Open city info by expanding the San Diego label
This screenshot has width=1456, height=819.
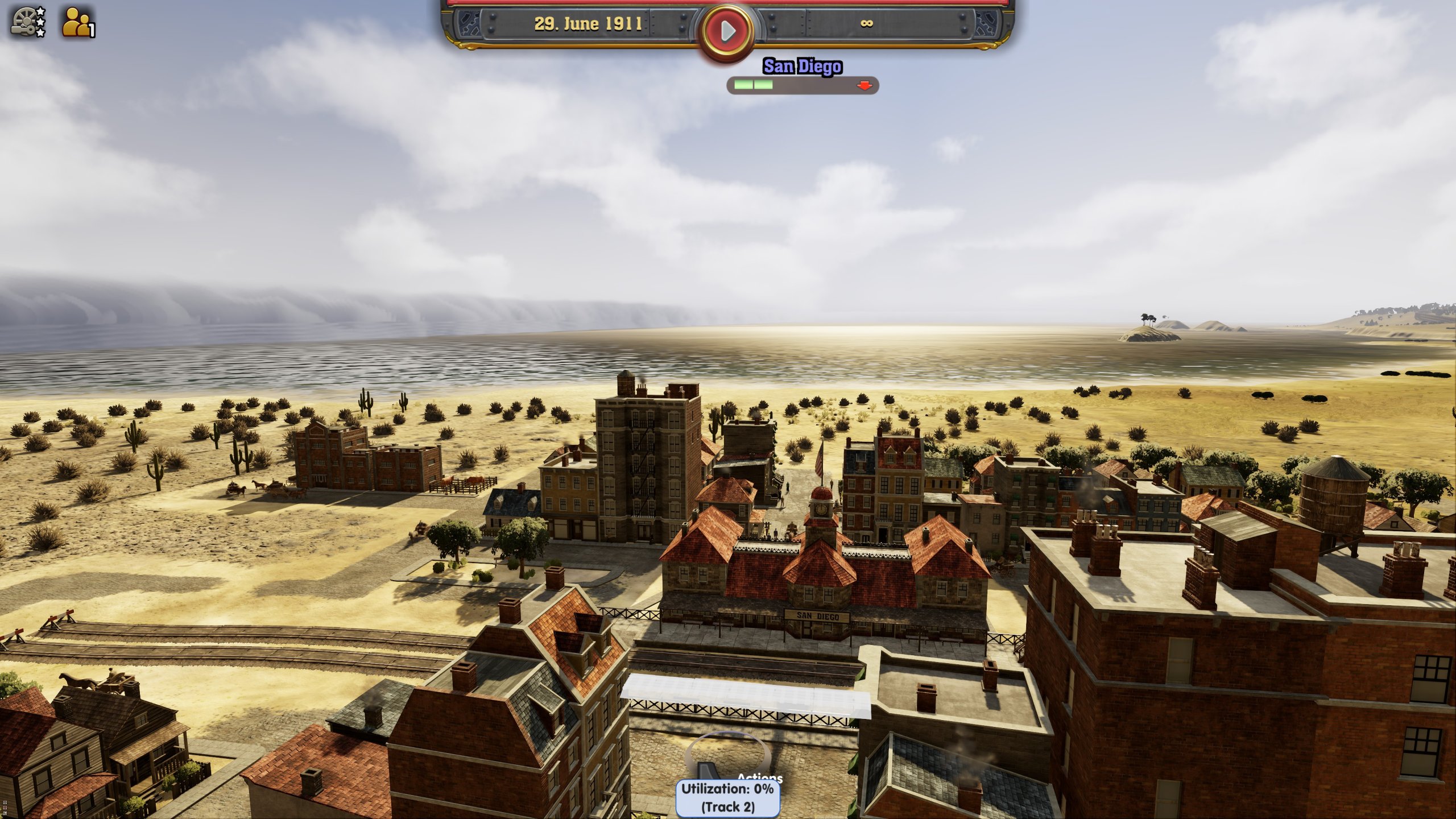pos(802,67)
